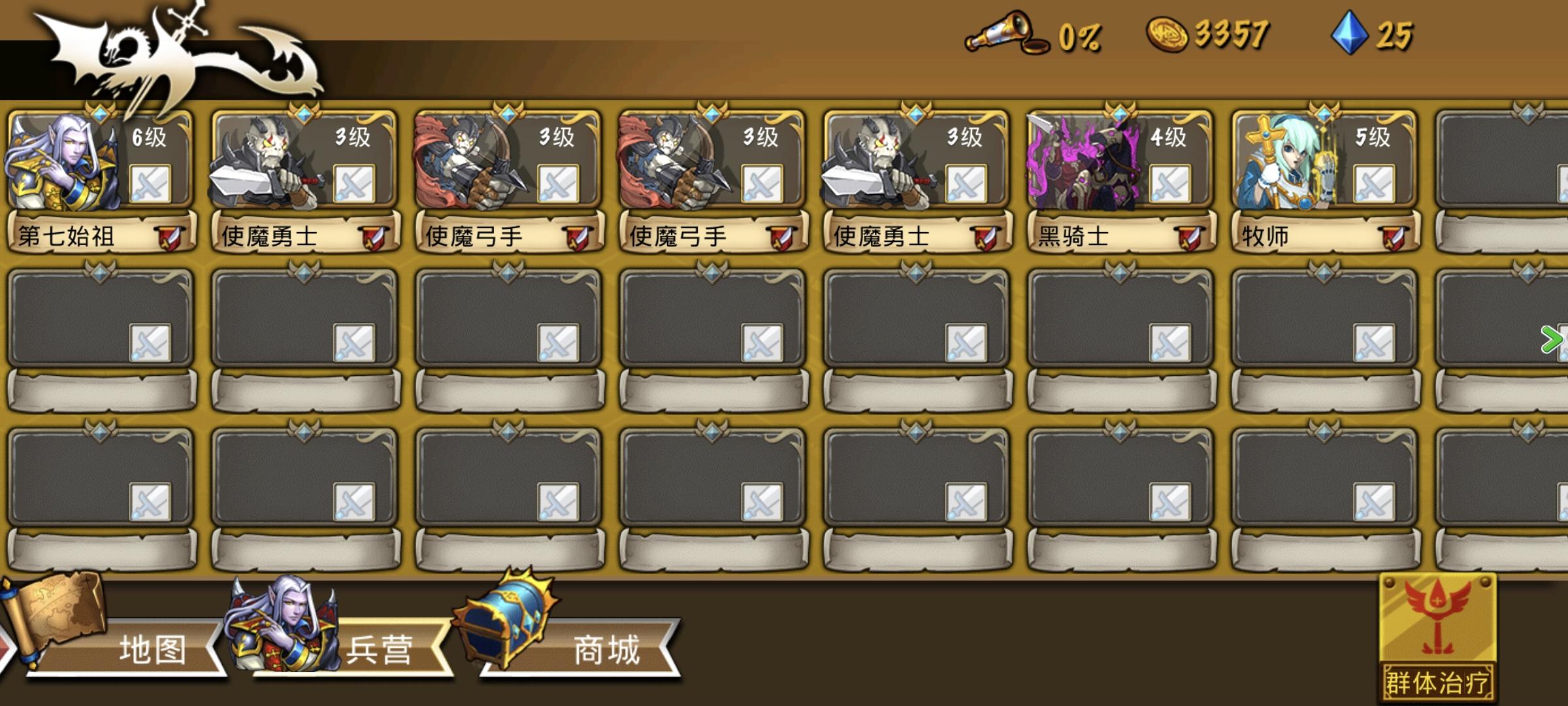1568x706 pixels.
Task: Tap the dragon emblem in top left corner
Action: (163, 52)
